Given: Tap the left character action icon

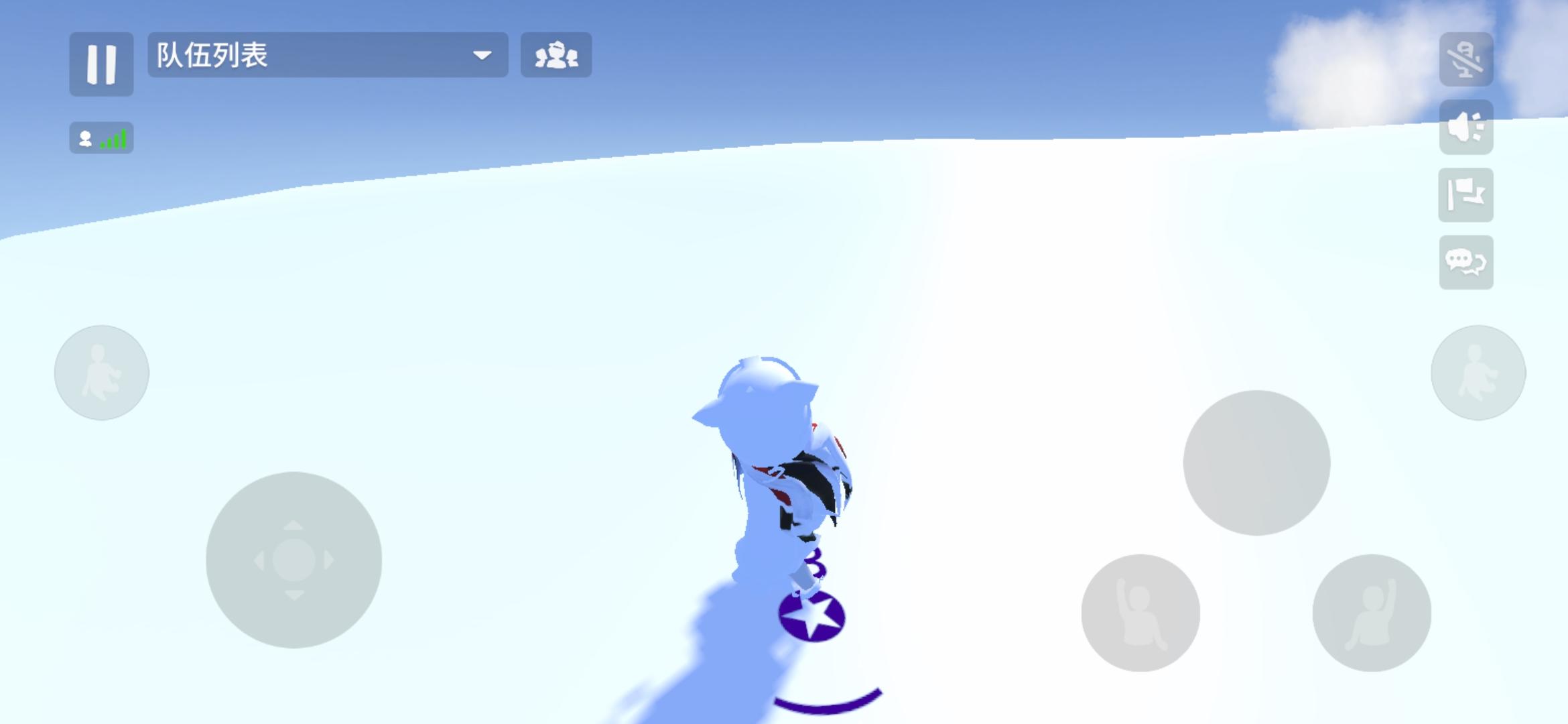Looking at the screenshot, I should coord(101,372).
